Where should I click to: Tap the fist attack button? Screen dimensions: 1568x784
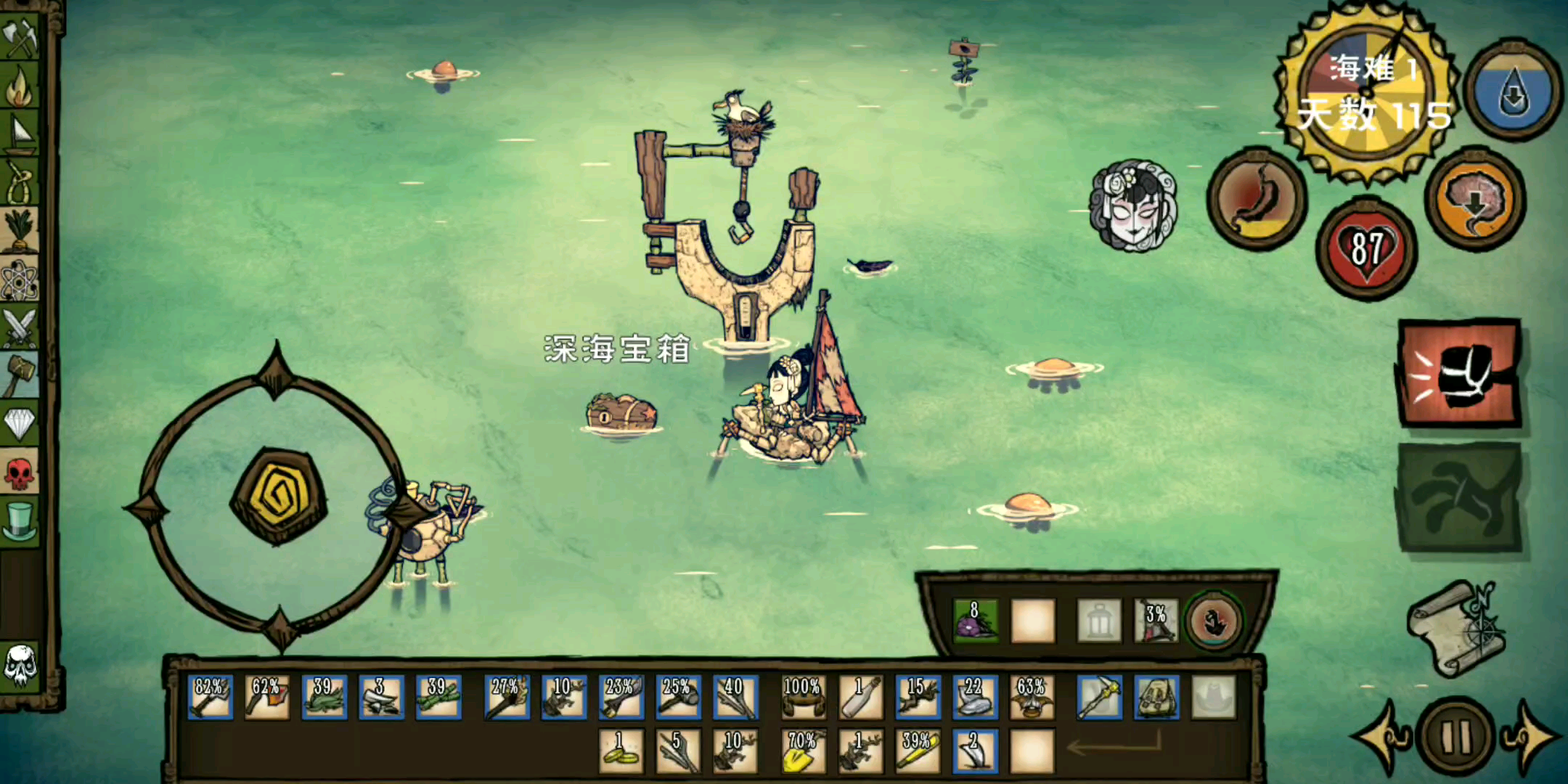[1458, 373]
